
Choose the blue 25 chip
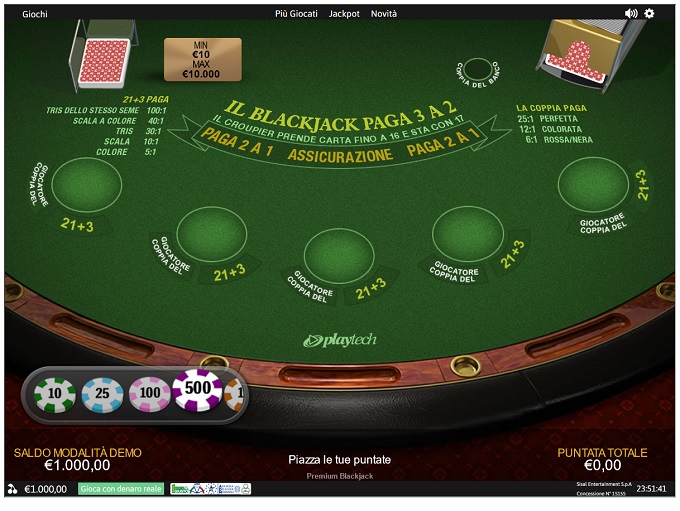(x=102, y=396)
